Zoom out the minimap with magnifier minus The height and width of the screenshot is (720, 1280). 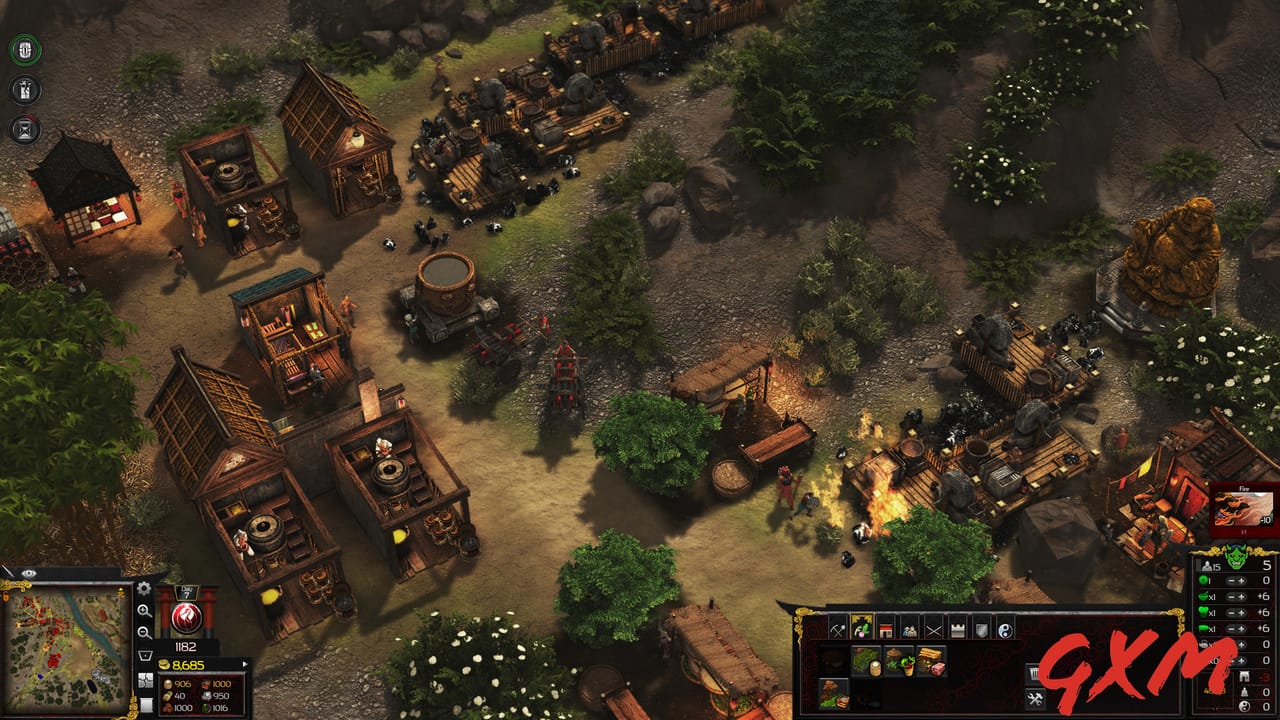[x=145, y=632]
